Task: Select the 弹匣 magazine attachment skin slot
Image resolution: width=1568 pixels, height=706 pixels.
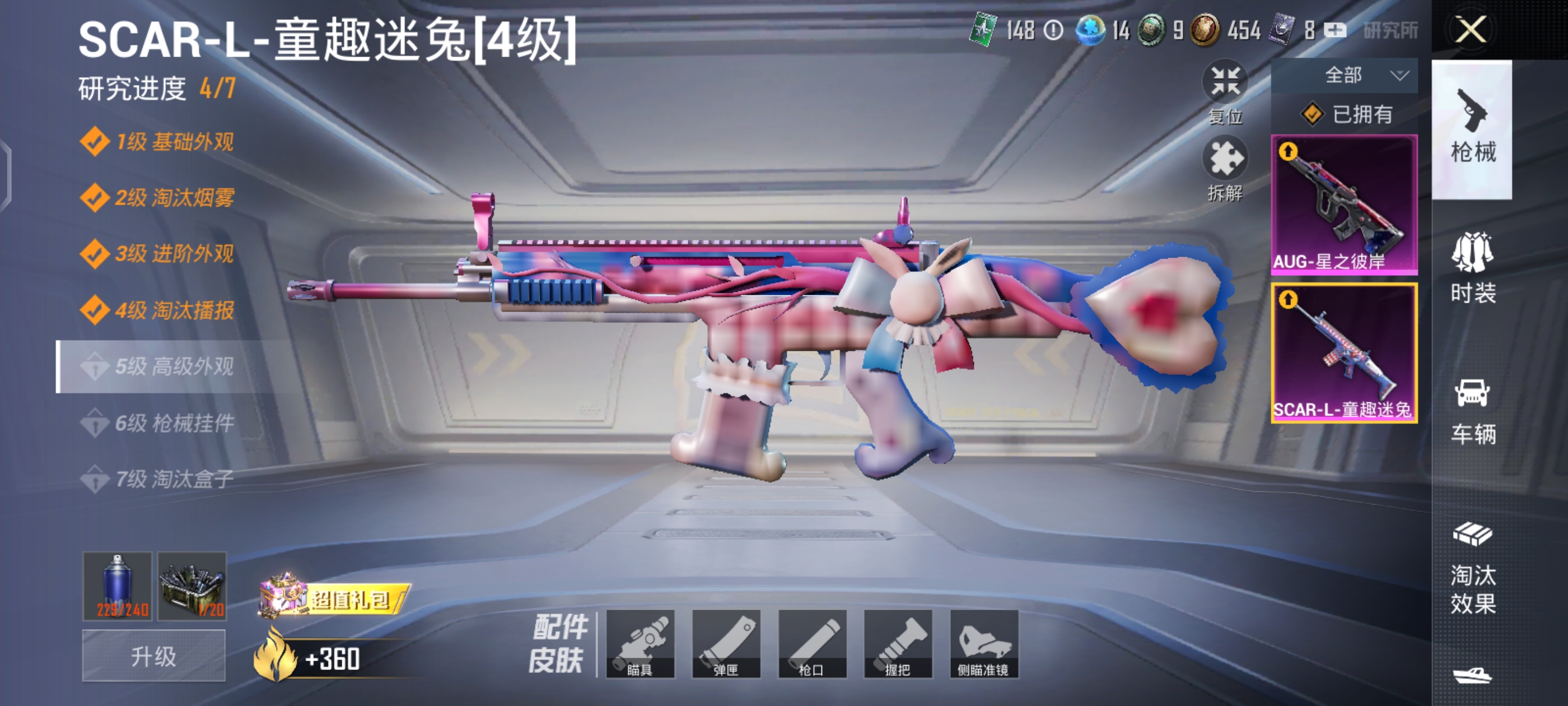Action: (726, 643)
